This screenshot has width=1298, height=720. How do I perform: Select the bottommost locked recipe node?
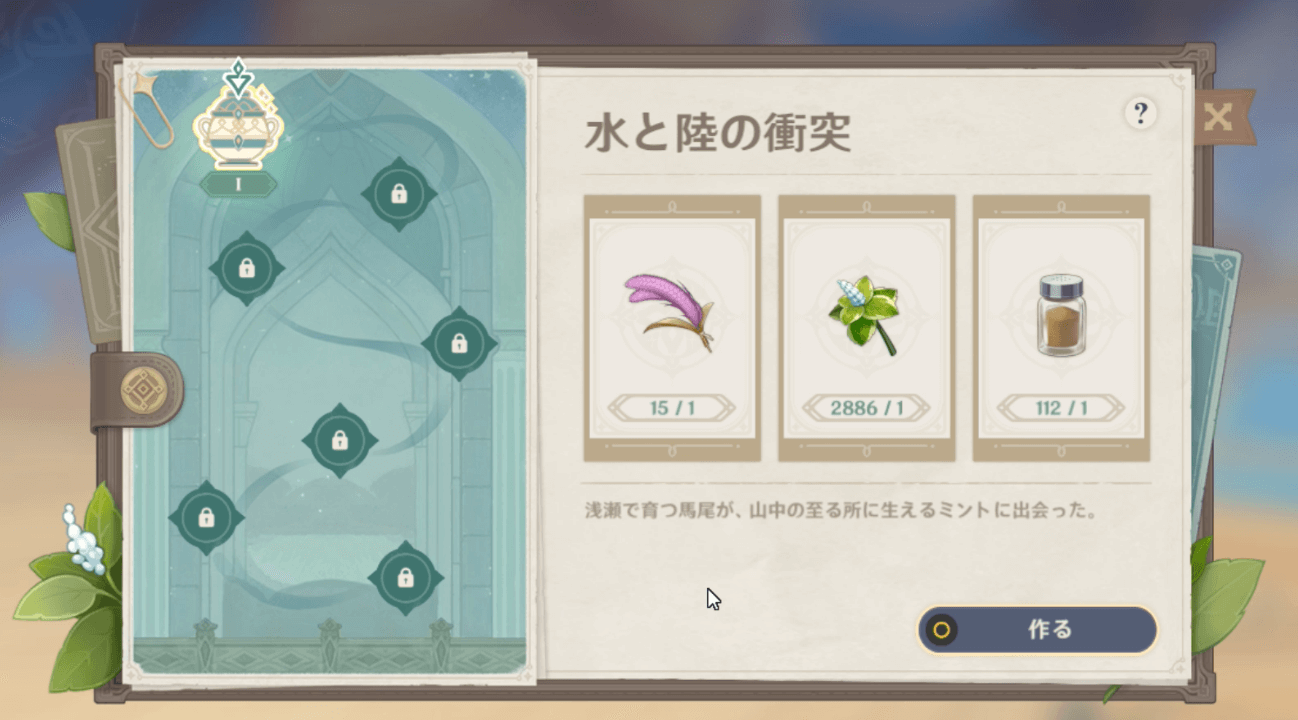pos(404,580)
